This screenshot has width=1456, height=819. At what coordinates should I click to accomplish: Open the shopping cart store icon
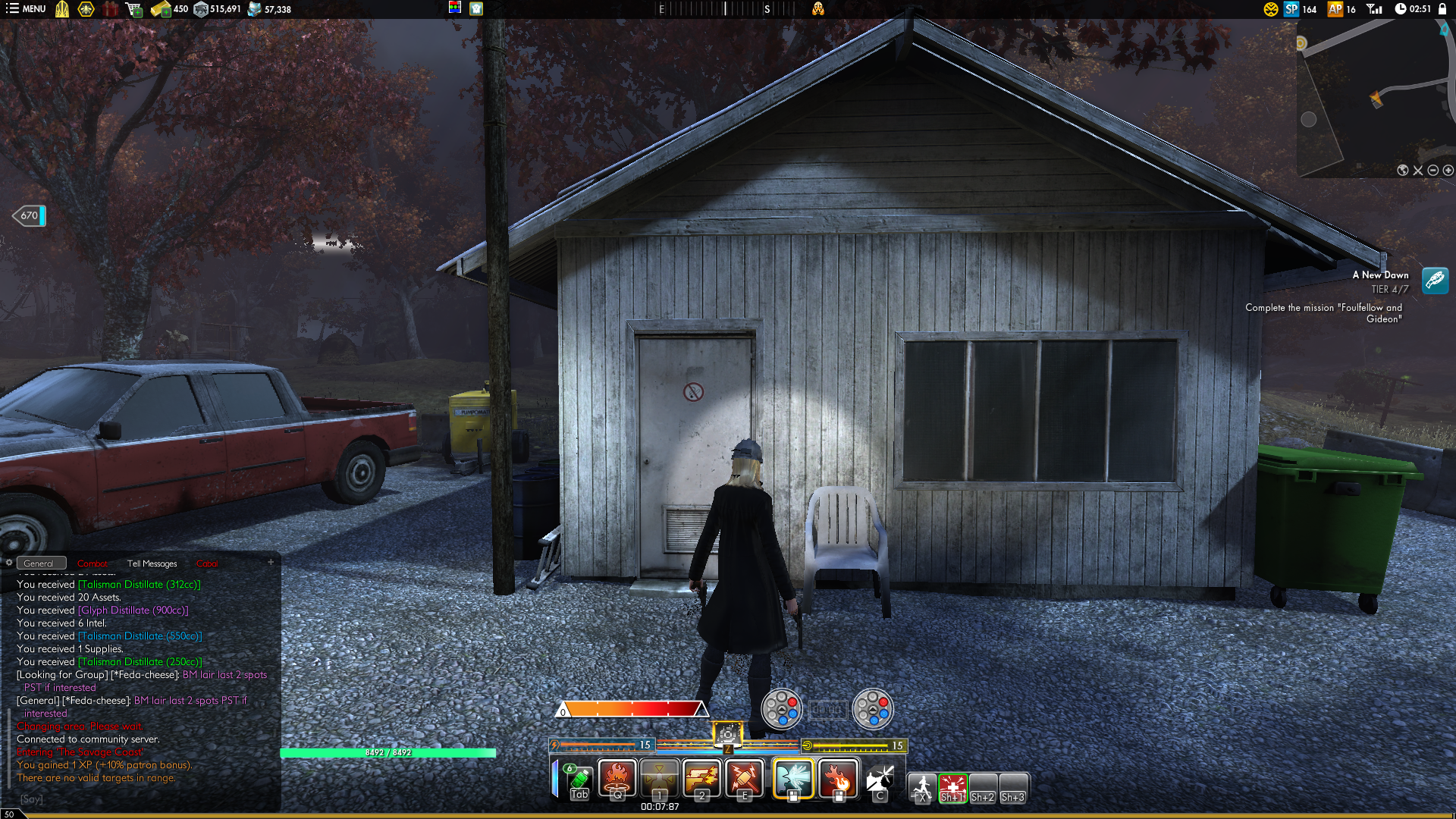click(x=134, y=9)
